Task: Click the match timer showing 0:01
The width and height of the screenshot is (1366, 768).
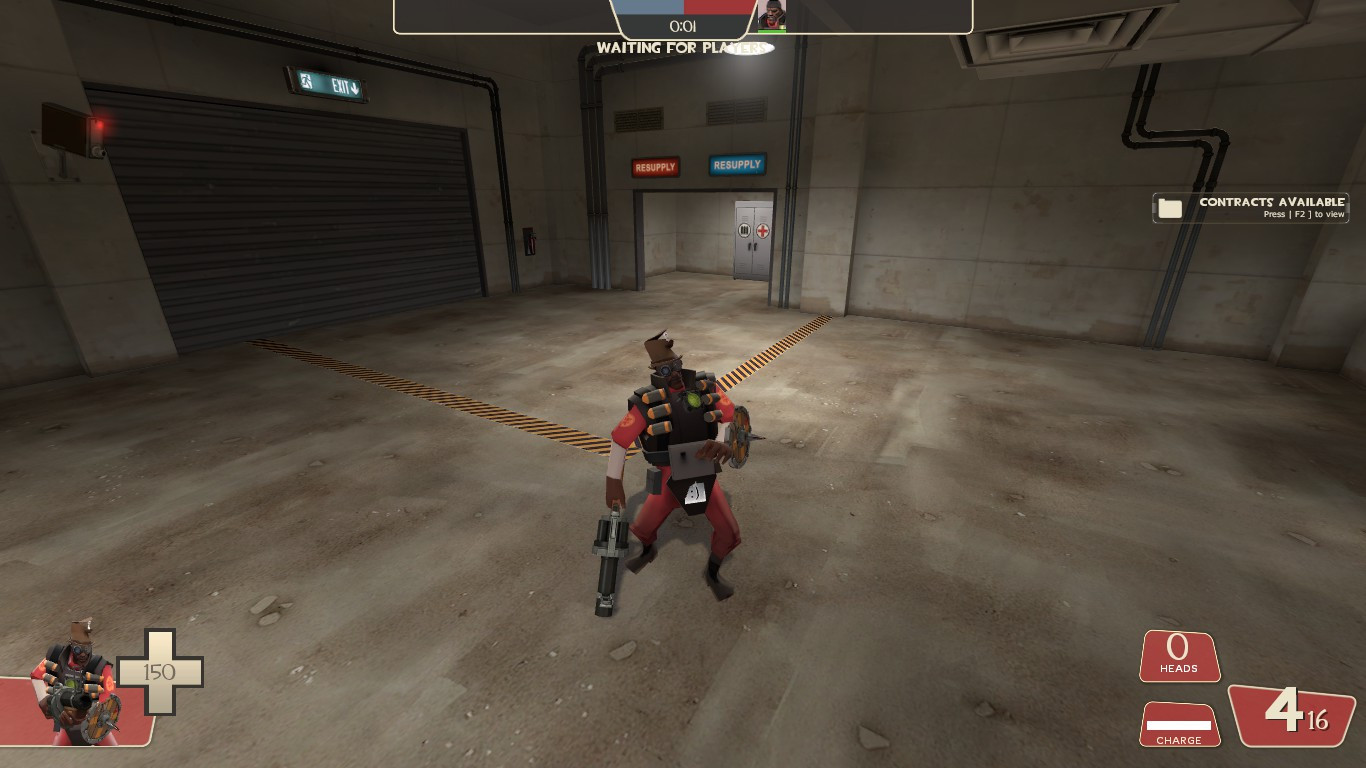Action: [x=683, y=28]
